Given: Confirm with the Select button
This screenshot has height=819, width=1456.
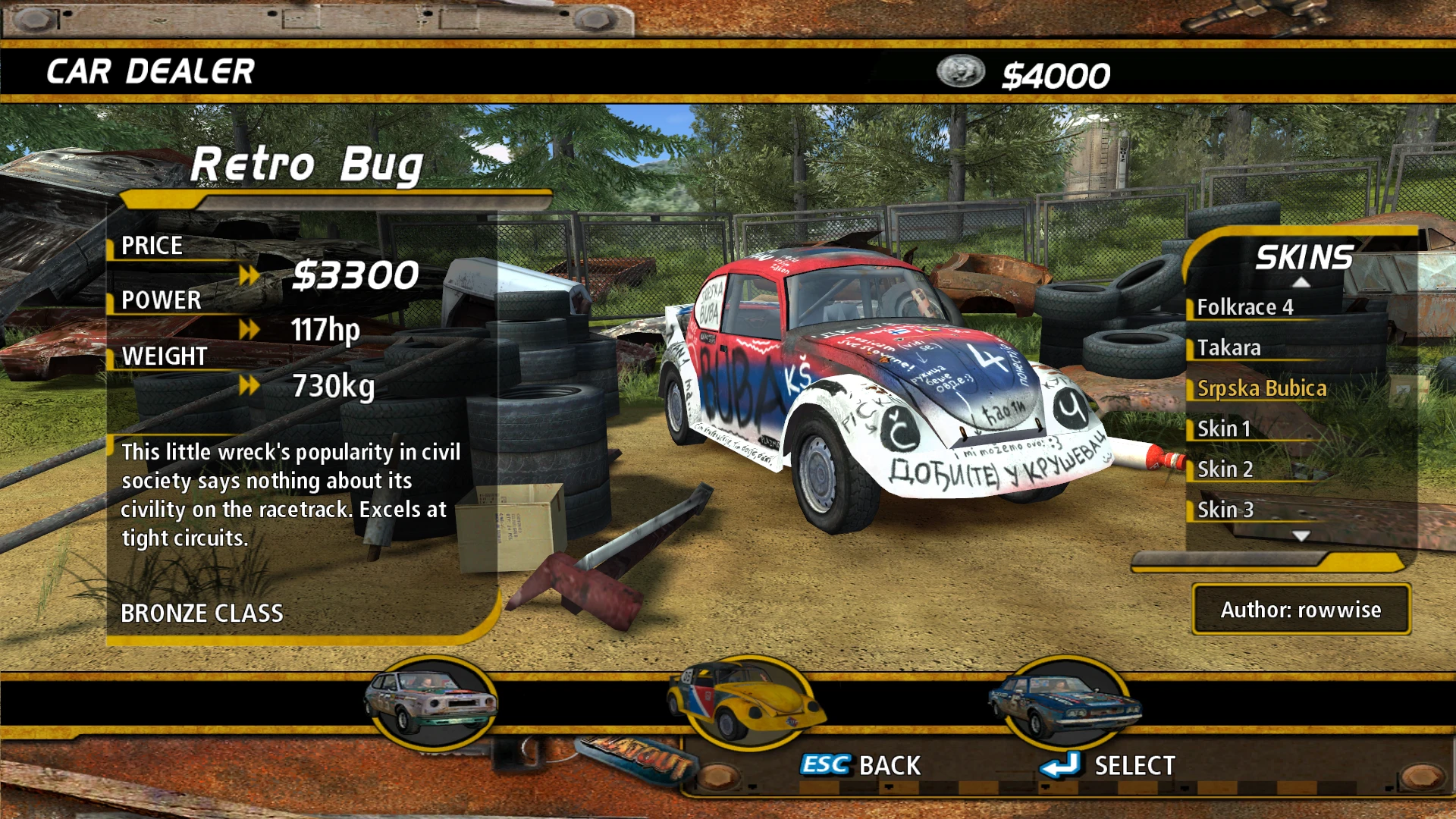Looking at the screenshot, I should [1109, 765].
